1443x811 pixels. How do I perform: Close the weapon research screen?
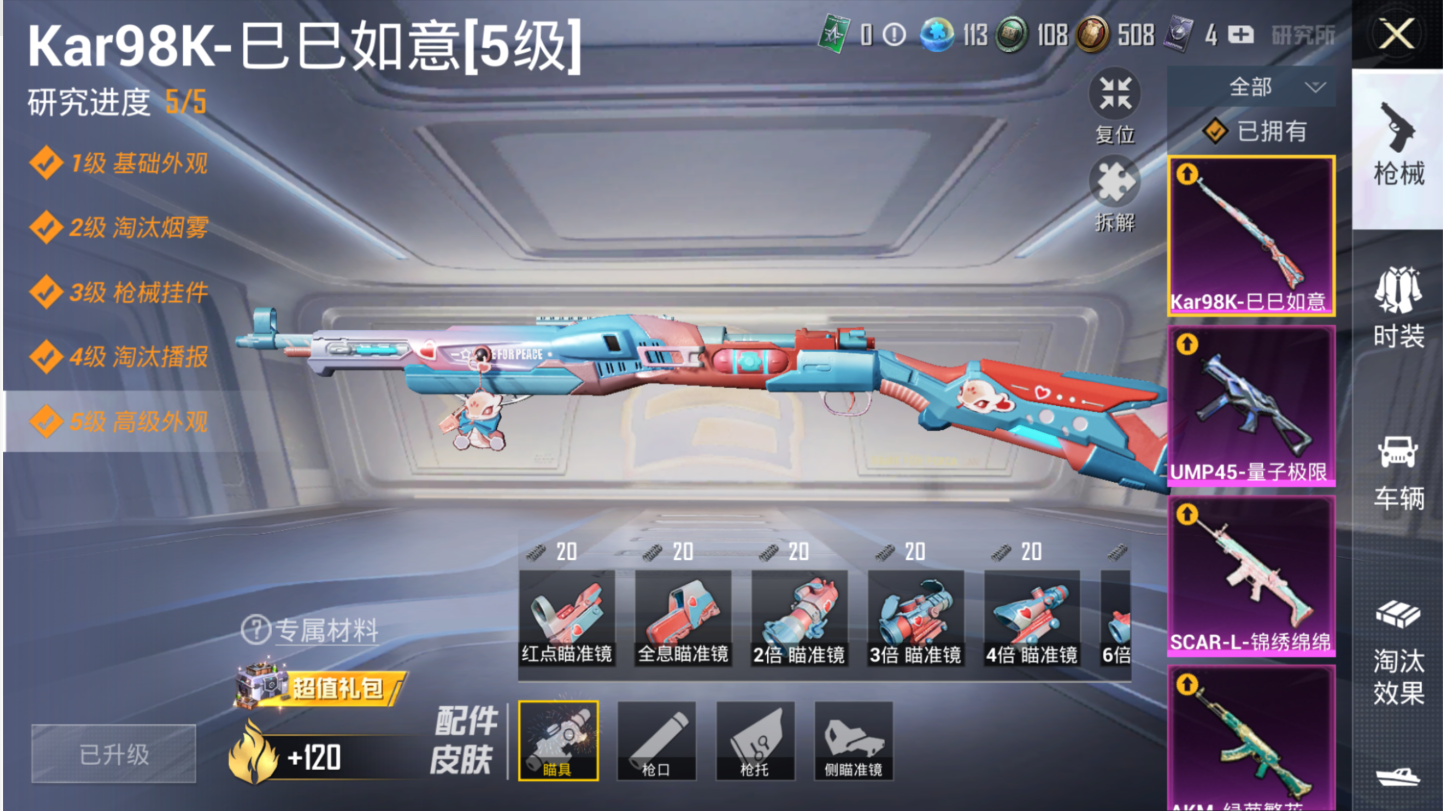[1397, 35]
